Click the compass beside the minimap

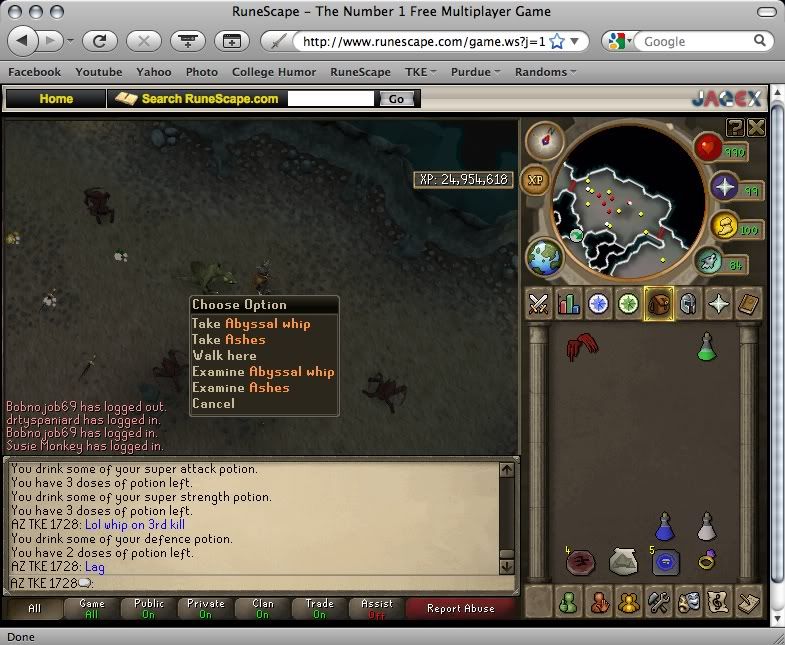coord(545,141)
